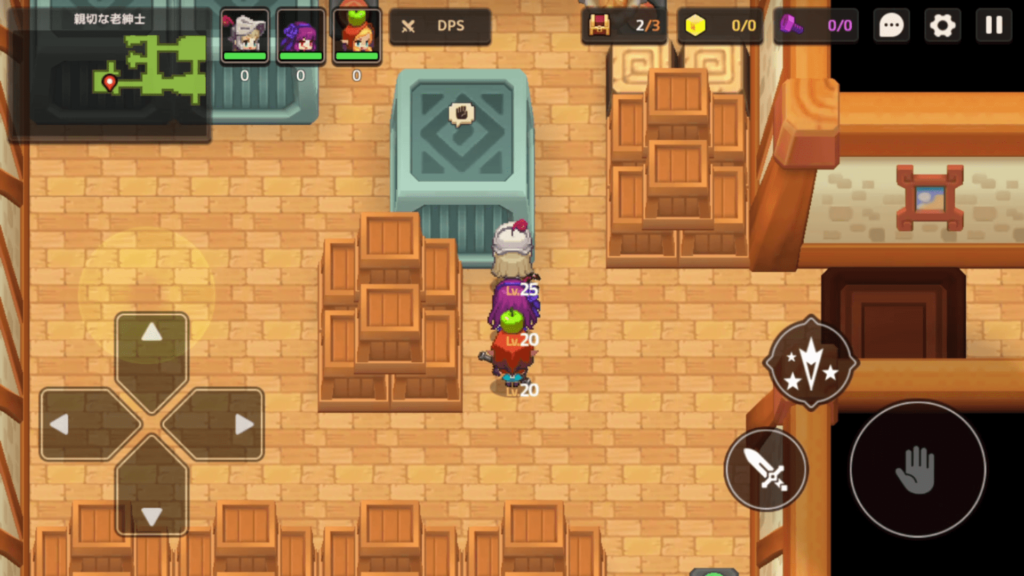The width and height of the screenshot is (1024, 576).
Task: Open the gear settings menu
Action: click(942, 26)
